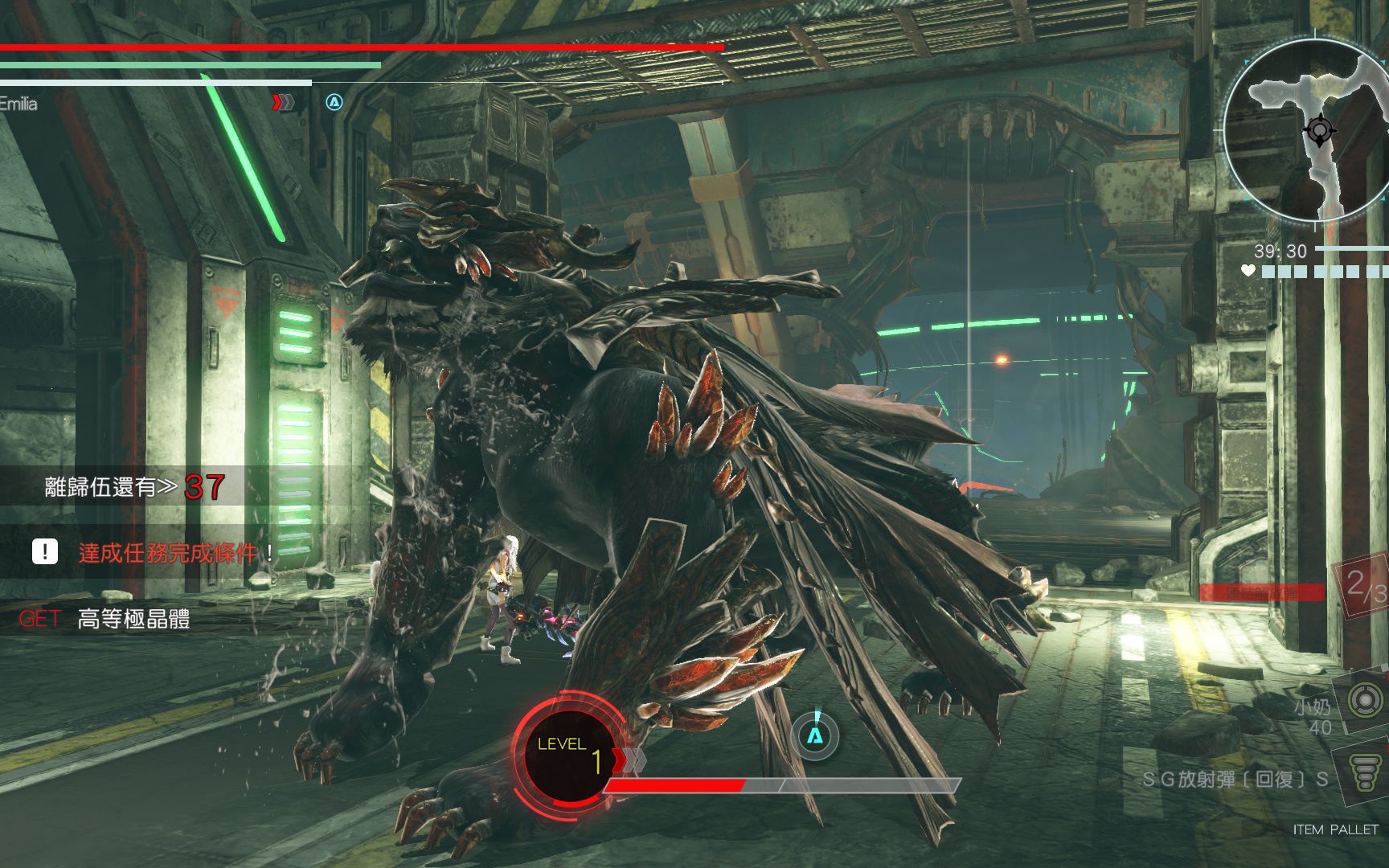Click the blue engage icon beside the gauge
Image resolution: width=1389 pixels, height=868 pixels.
click(816, 735)
